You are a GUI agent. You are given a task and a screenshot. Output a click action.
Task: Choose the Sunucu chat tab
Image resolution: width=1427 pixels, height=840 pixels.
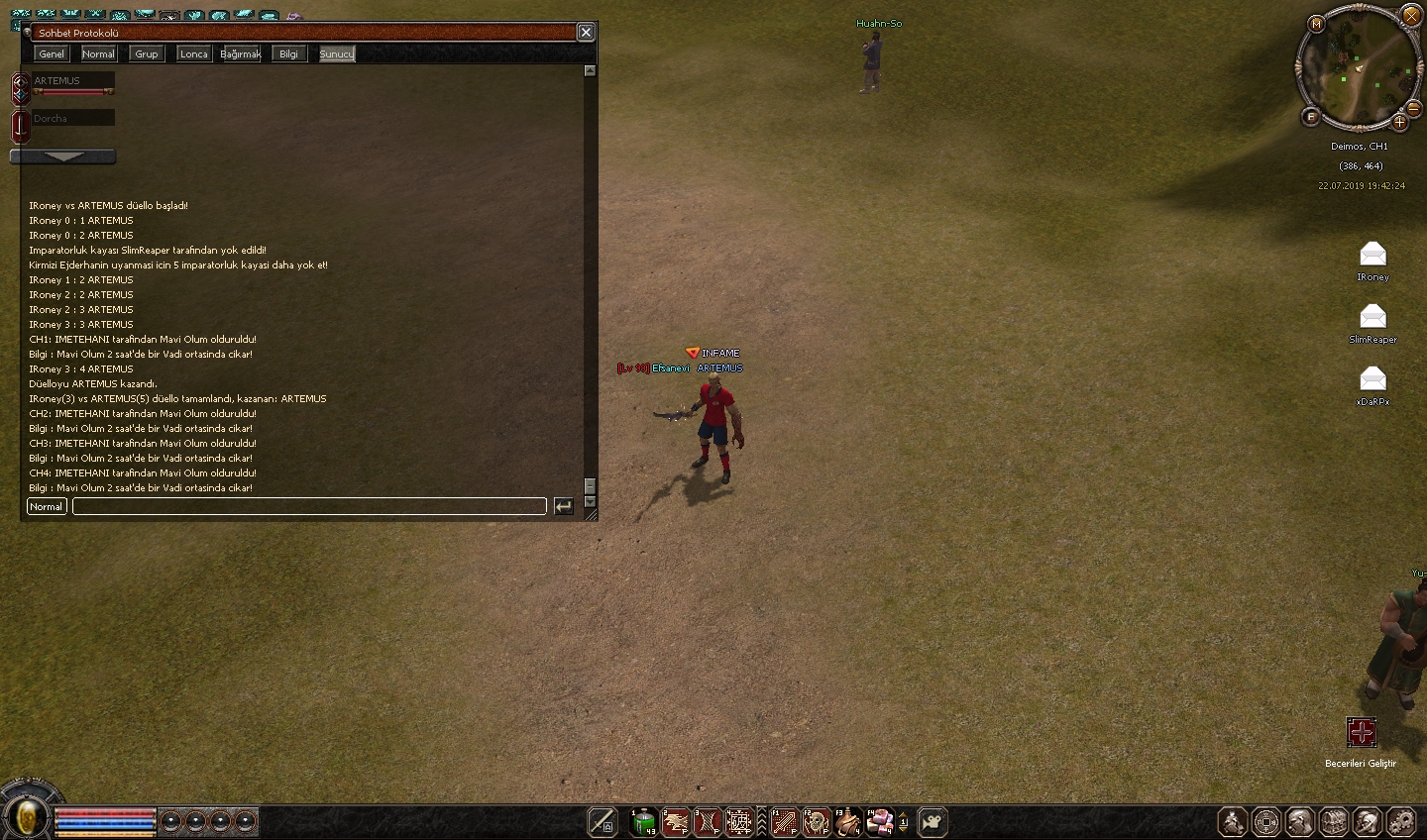[336, 53]
